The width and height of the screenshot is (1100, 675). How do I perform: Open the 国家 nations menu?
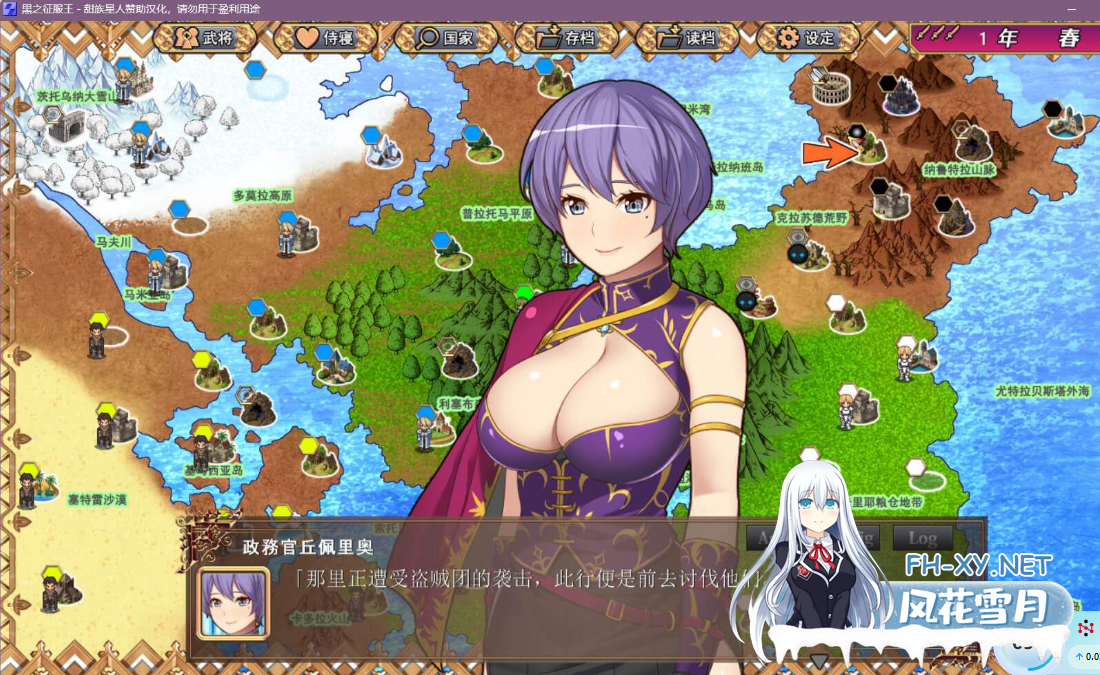[x=445, y=39]
